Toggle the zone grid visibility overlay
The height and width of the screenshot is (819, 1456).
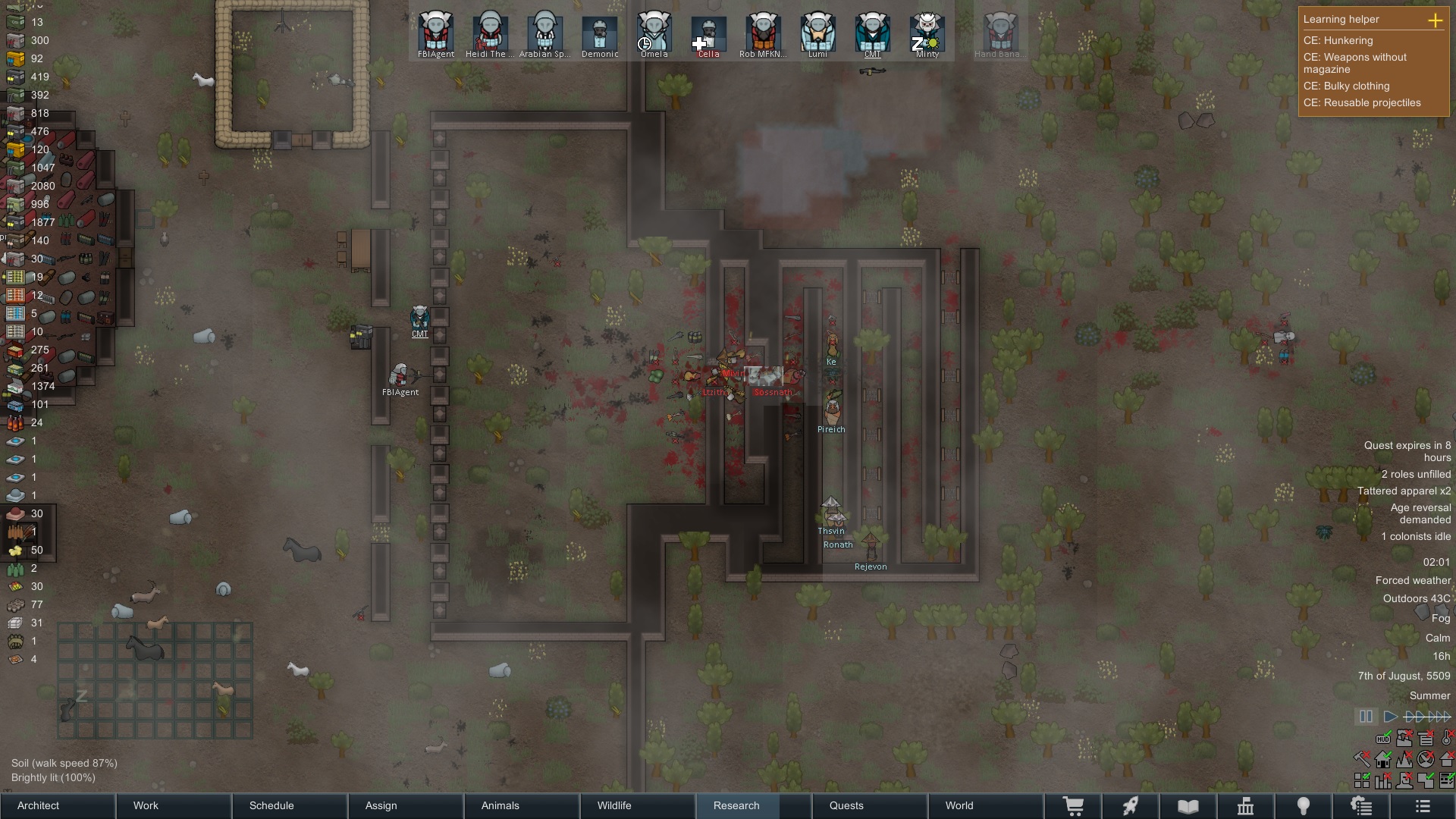[1362, 781]
